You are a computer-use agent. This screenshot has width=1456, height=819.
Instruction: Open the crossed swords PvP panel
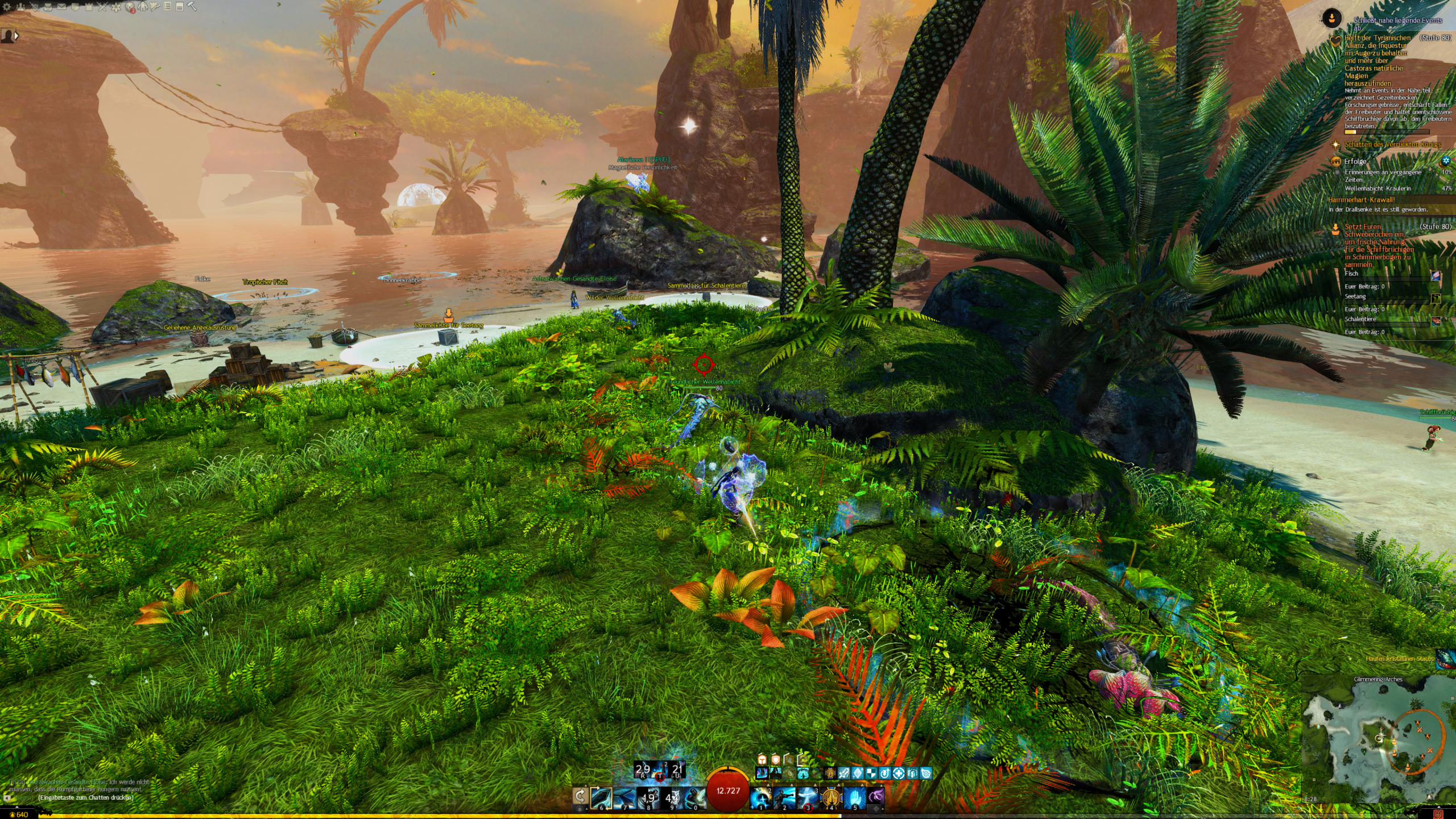102,7
